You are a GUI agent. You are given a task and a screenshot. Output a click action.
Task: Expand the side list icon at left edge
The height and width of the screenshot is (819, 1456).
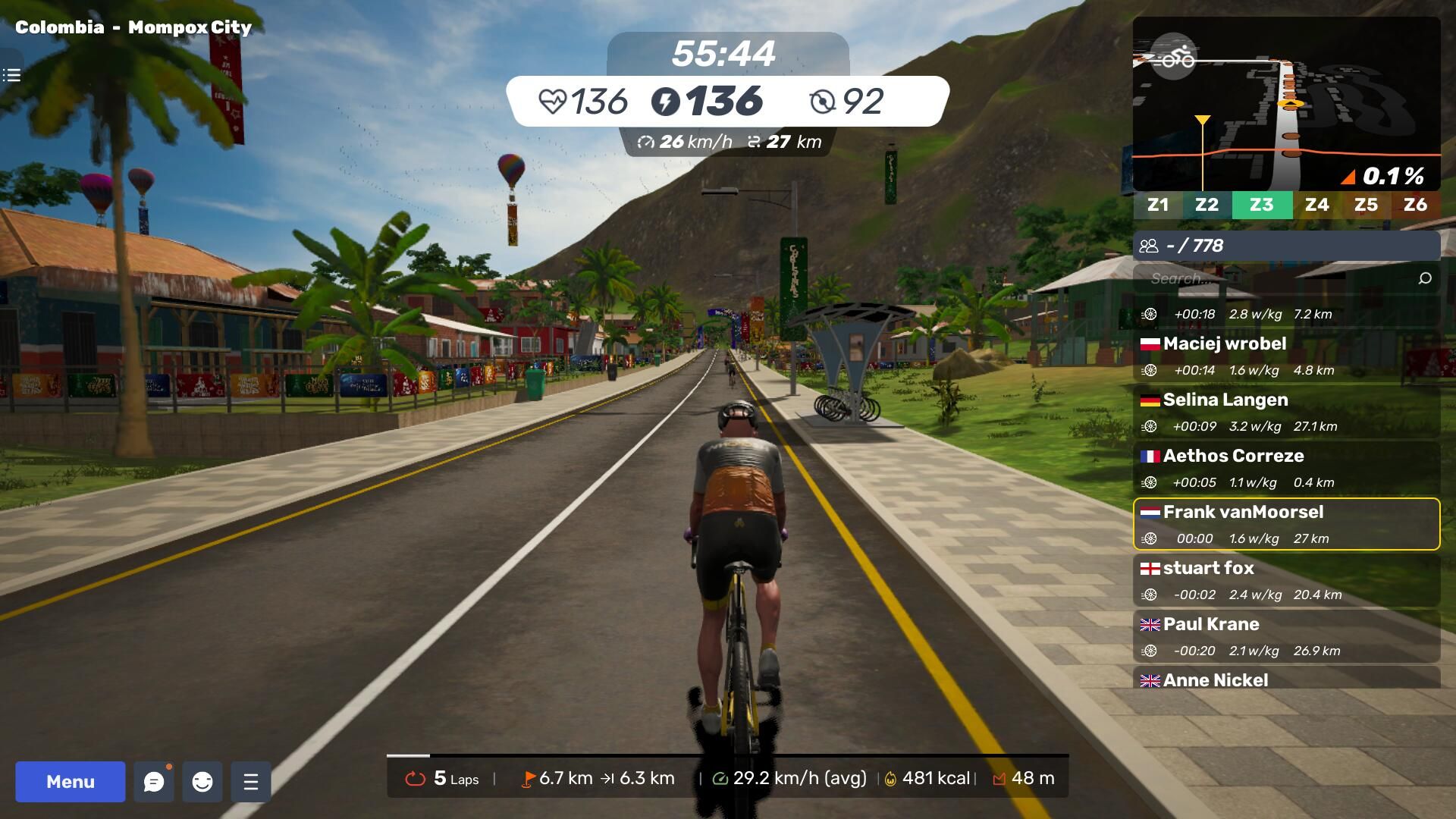click(11, 75)
